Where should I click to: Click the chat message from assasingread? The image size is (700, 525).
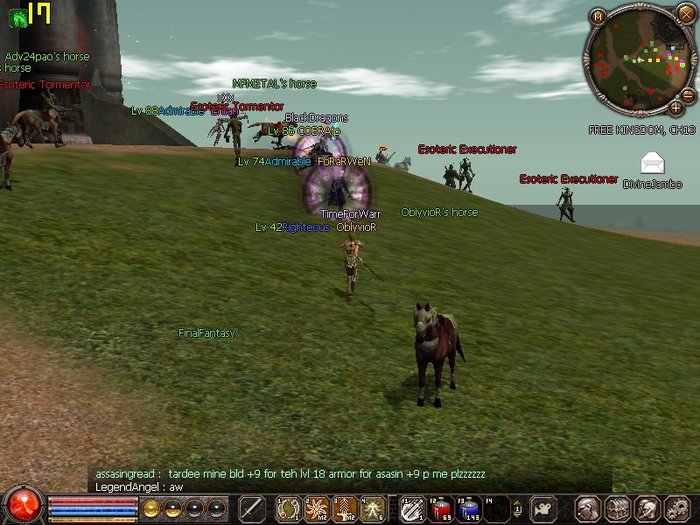290,473
